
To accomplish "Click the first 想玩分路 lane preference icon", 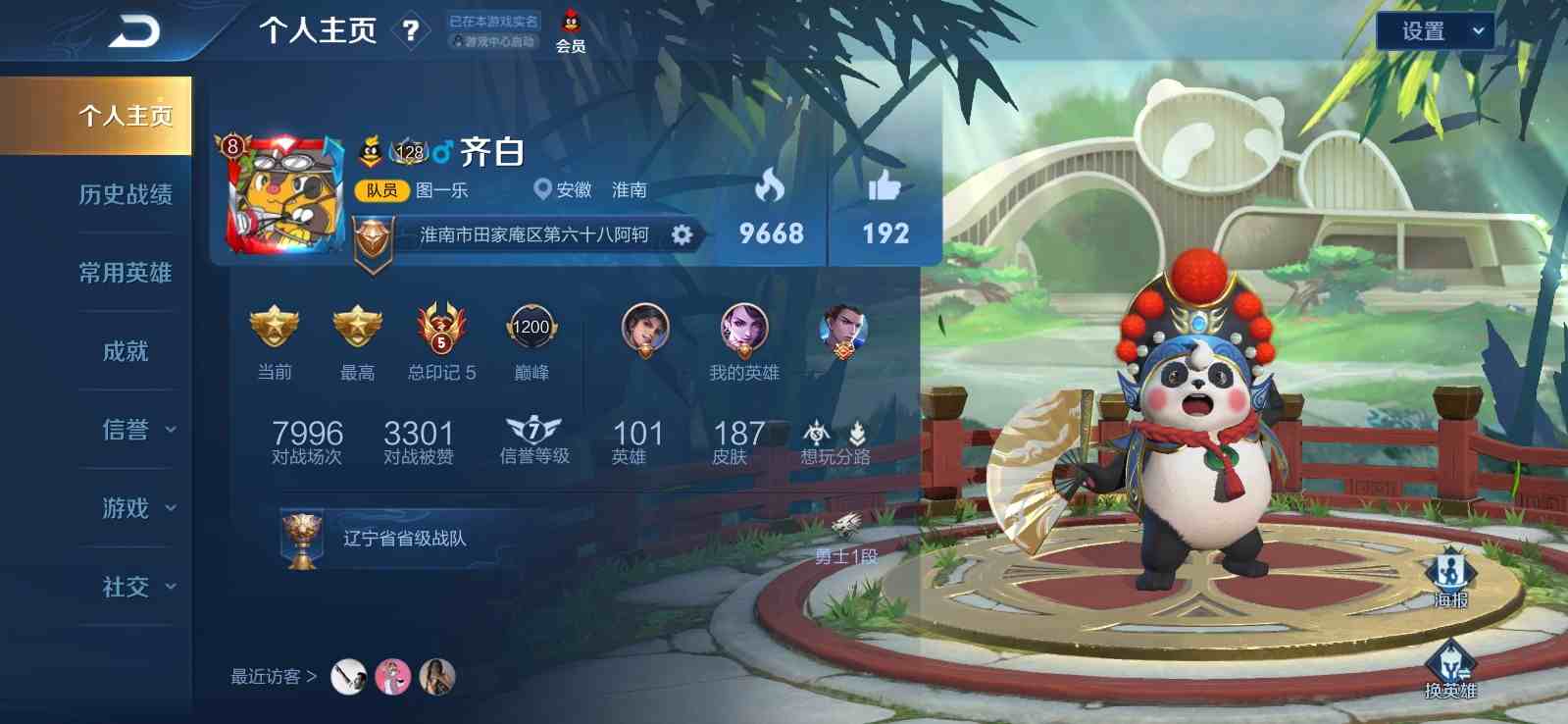I will (817, 432).
